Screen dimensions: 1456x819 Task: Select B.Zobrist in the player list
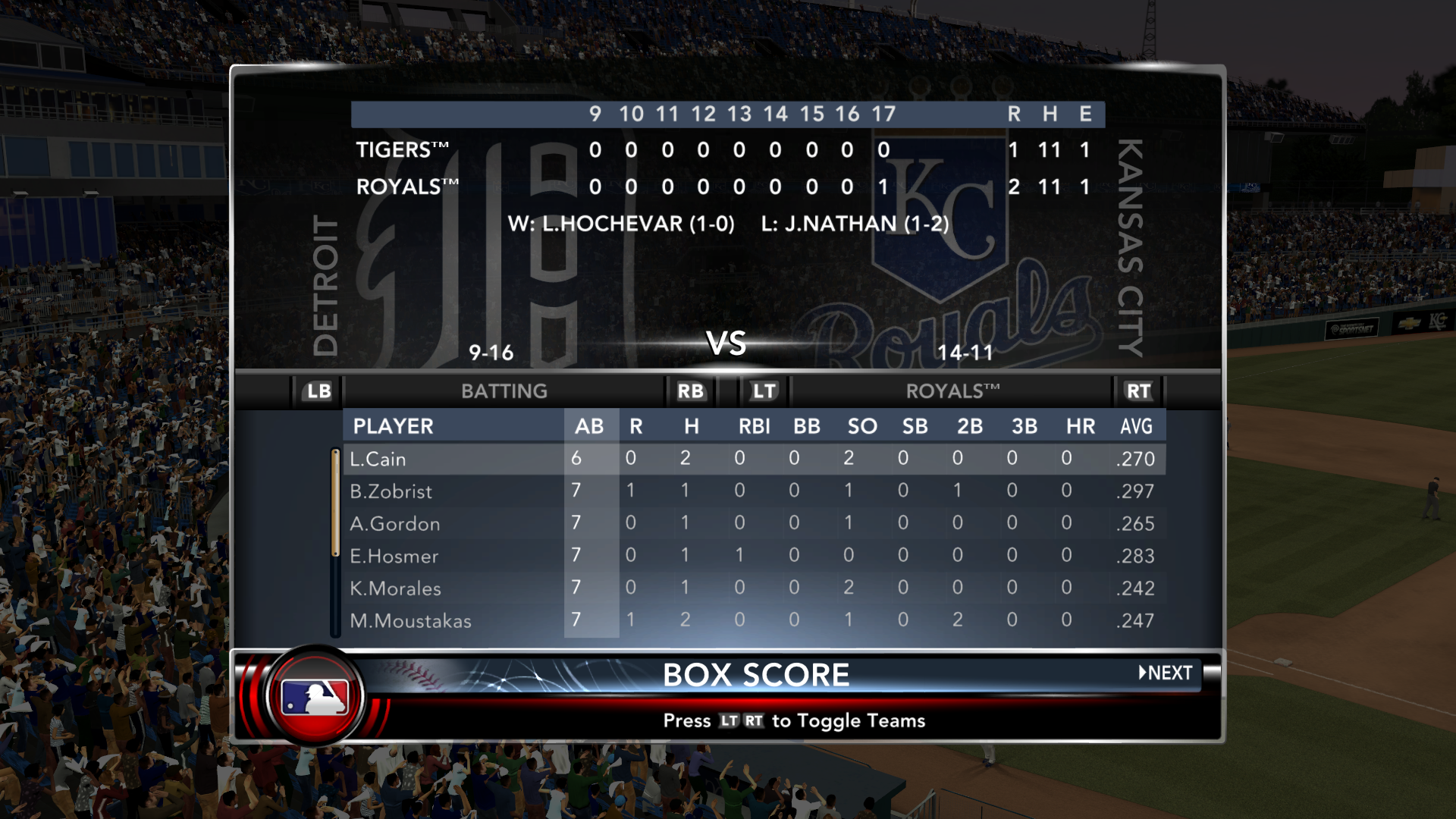[x=391, y=491]
